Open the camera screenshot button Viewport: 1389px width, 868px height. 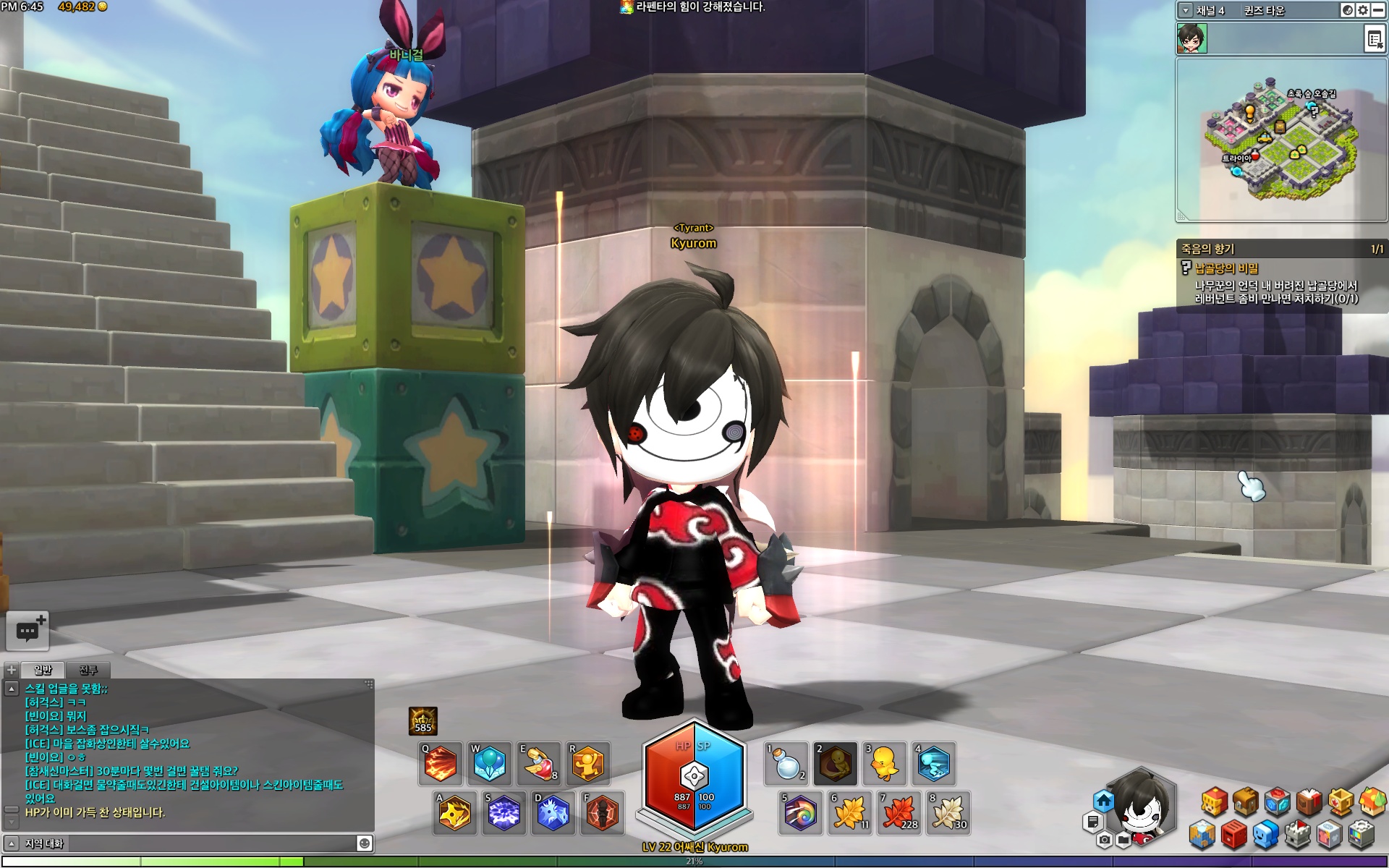click(1104, 840)
